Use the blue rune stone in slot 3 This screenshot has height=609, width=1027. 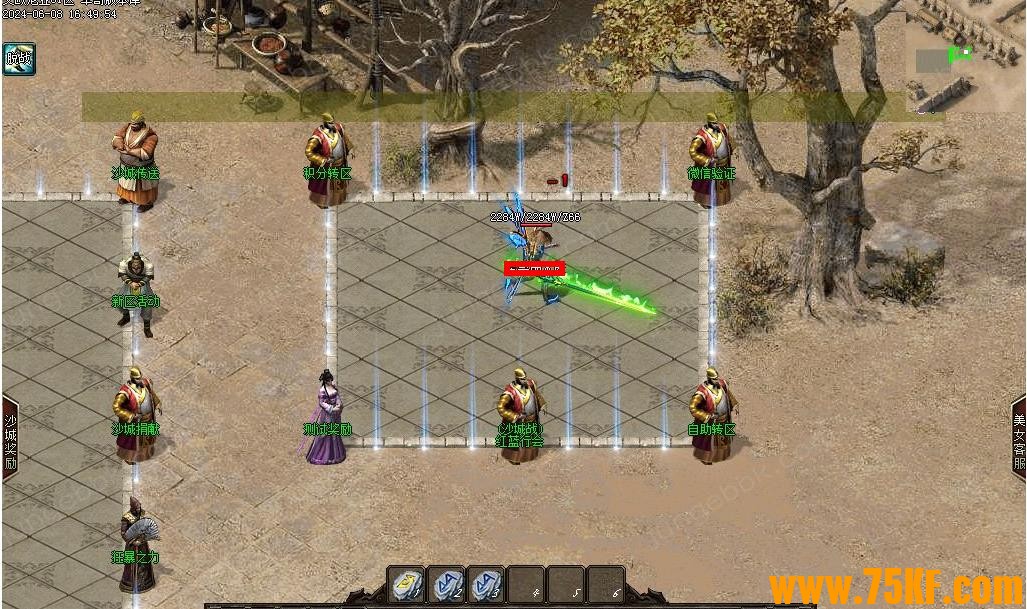click(486, 585)
